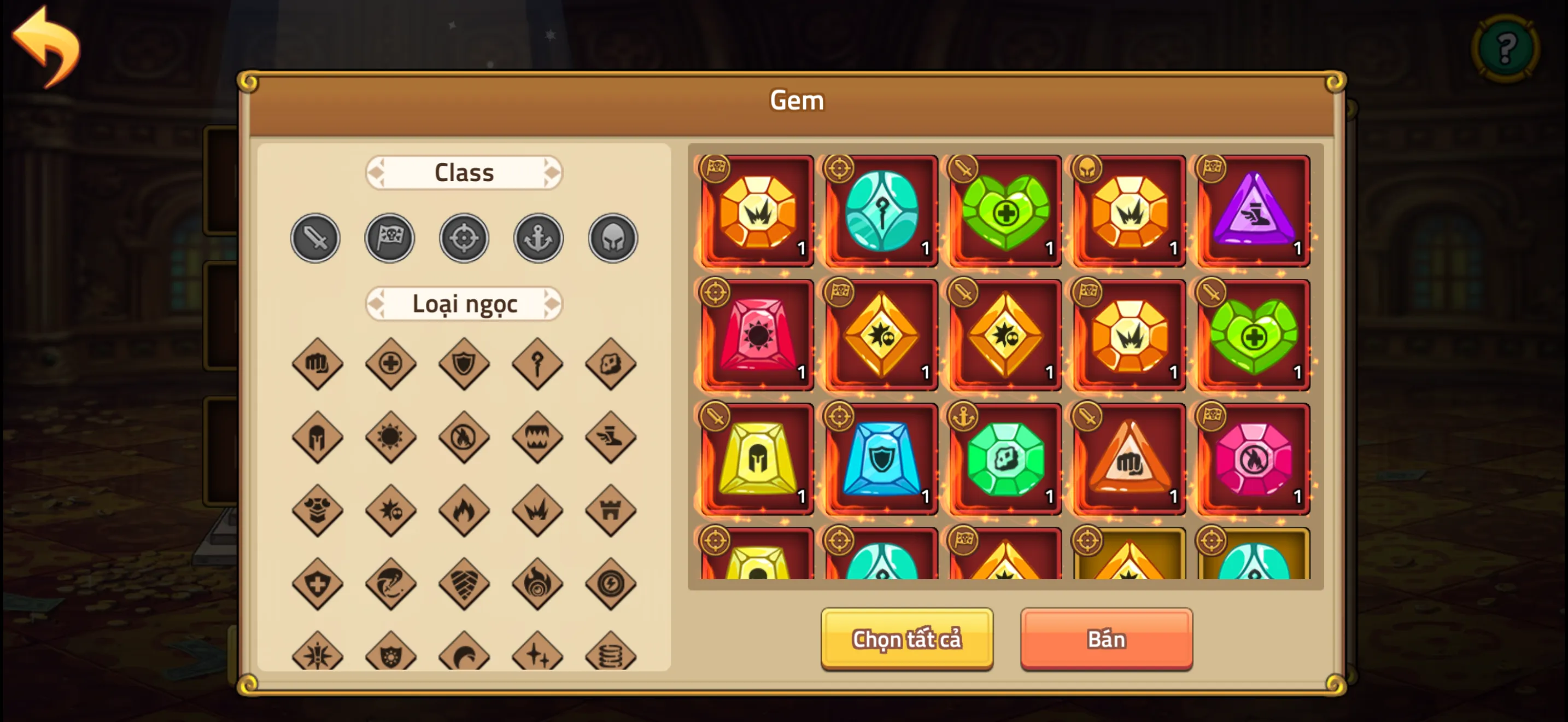Select the healing cross gem type filter
The width and height of the screenshot is (1568, 722).
click(390, 364)
